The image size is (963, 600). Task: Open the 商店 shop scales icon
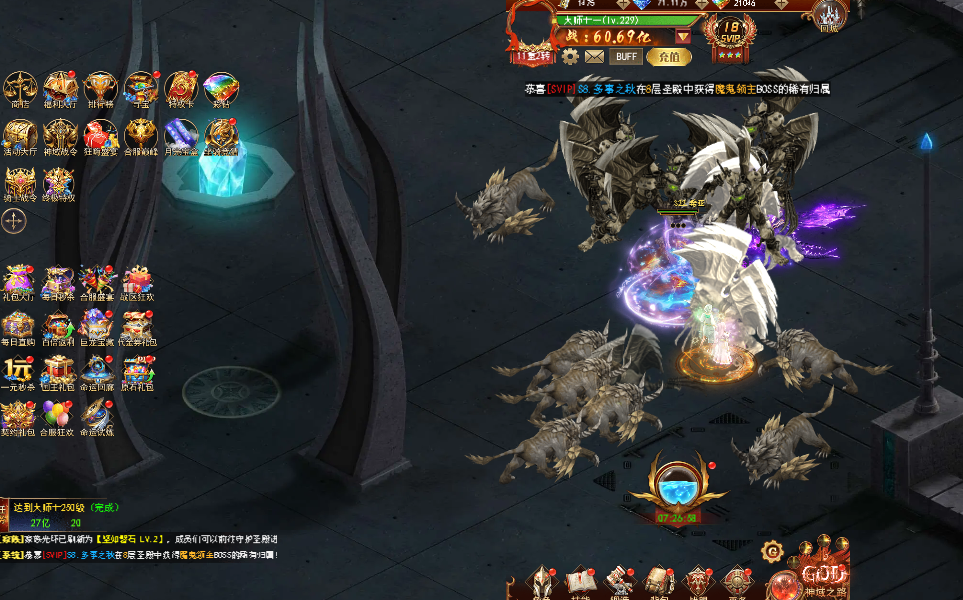tap(20, 87)
